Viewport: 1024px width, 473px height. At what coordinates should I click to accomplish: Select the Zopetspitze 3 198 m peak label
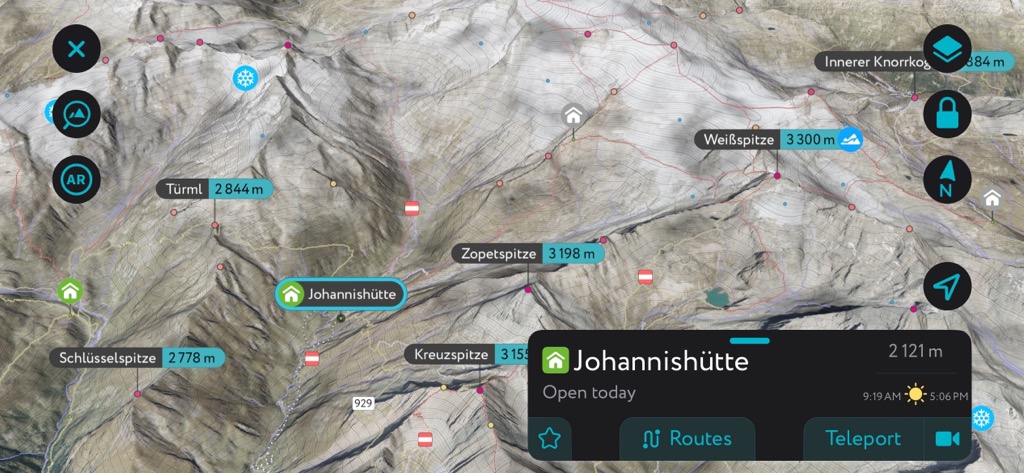pyautogui.click(x=528, y=254)
